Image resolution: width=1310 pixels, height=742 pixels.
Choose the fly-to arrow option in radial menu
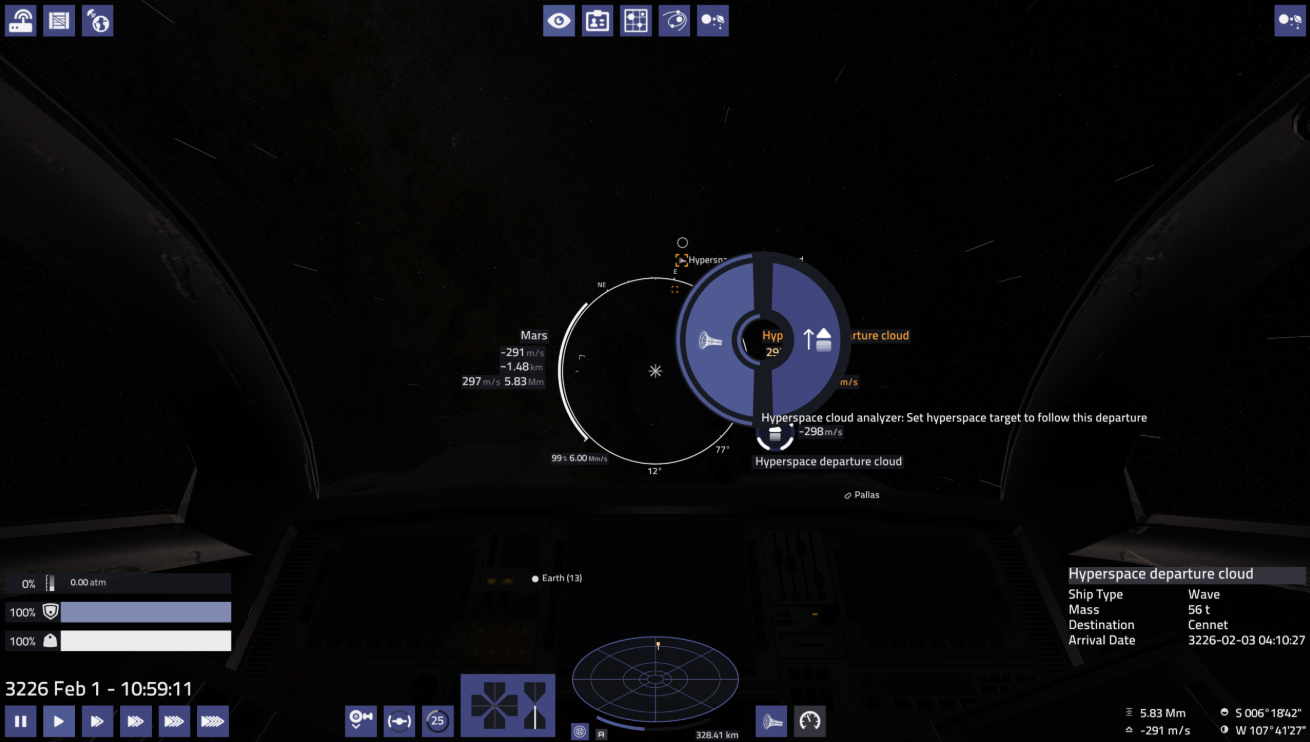pyautogui.click(x=817, y=338)
